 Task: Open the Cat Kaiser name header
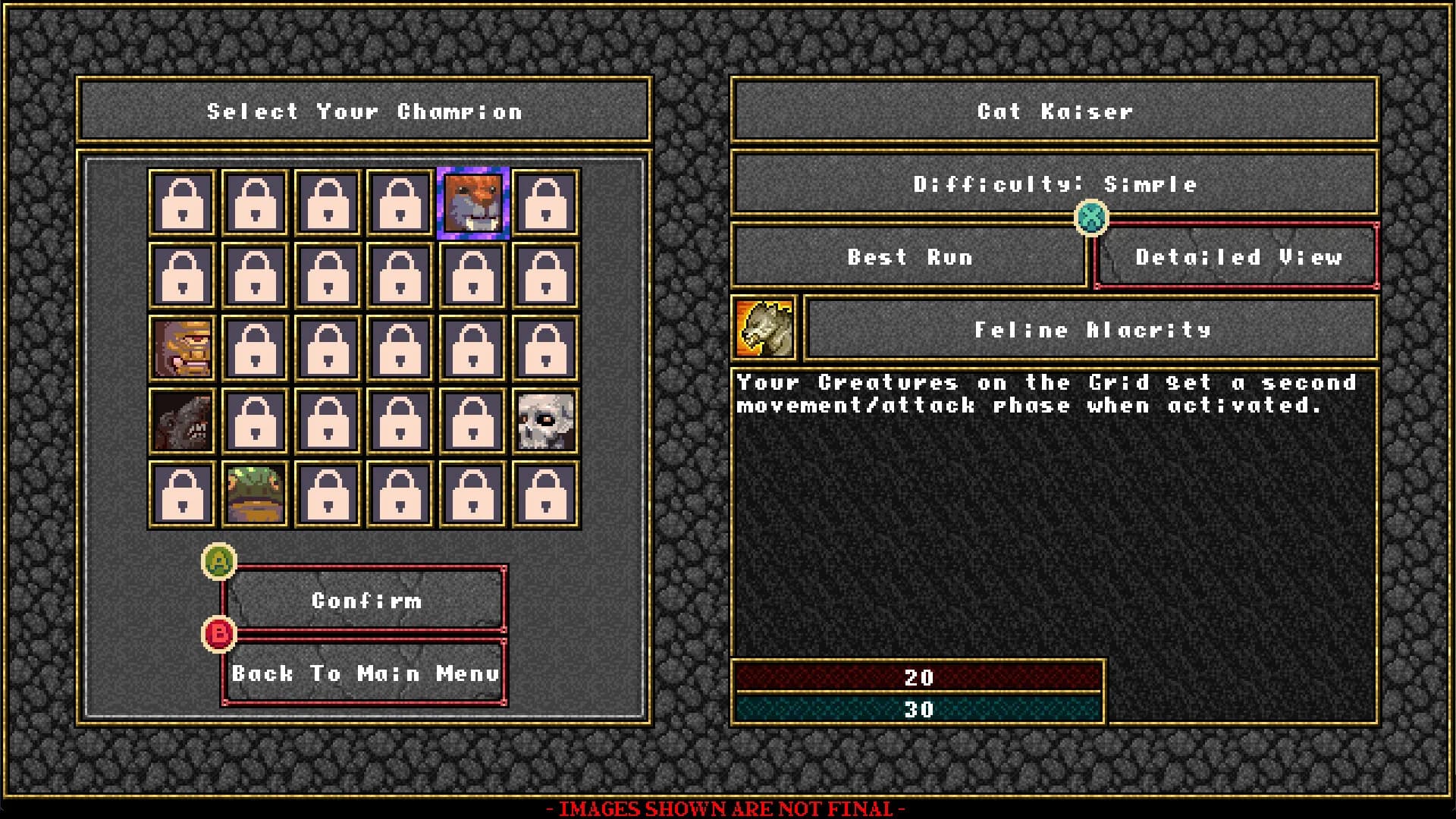coord(1054,111)
